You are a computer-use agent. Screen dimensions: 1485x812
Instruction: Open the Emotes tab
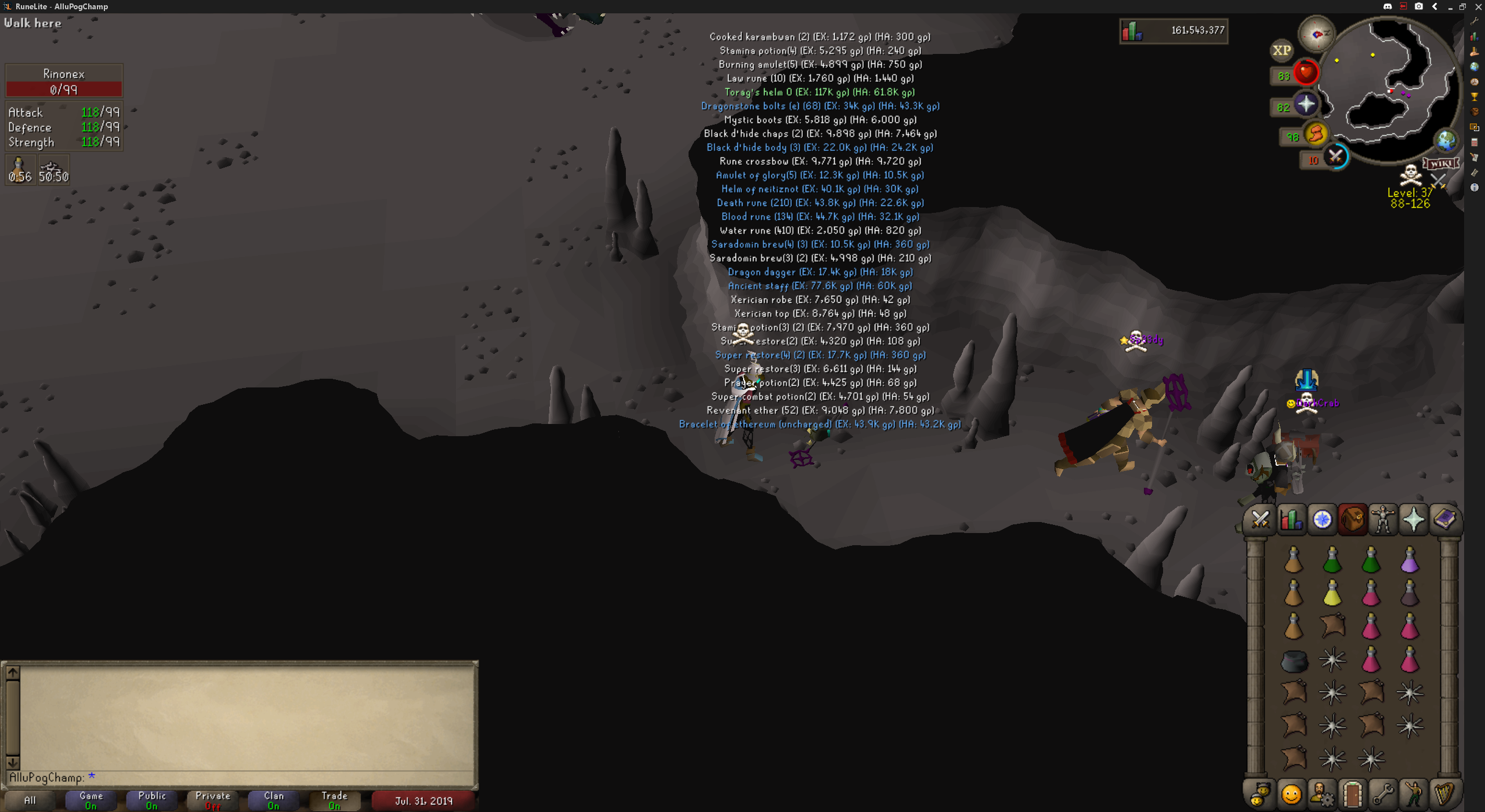(x=1414, y=794)
